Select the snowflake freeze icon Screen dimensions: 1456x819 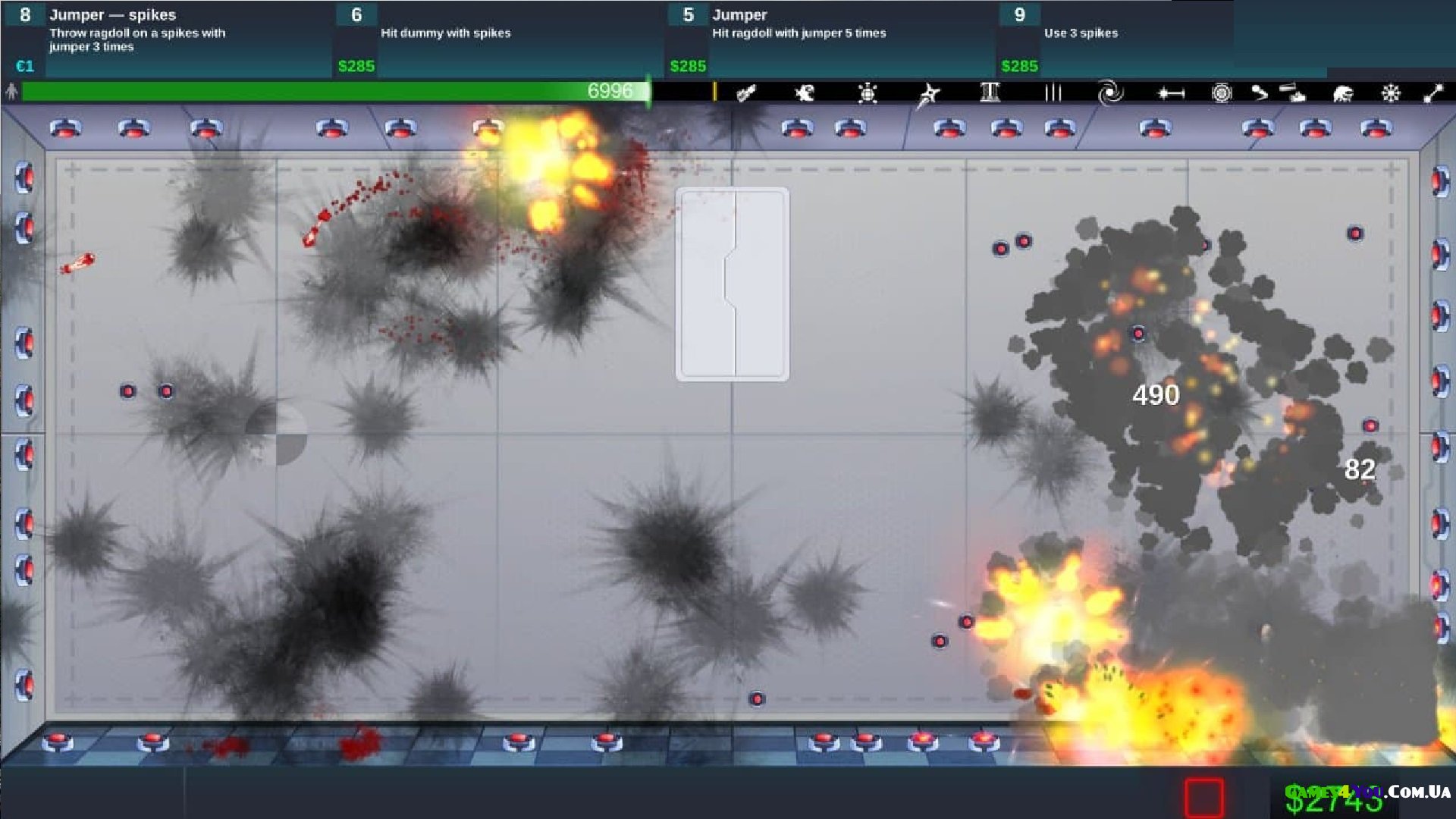[1391, 93]
